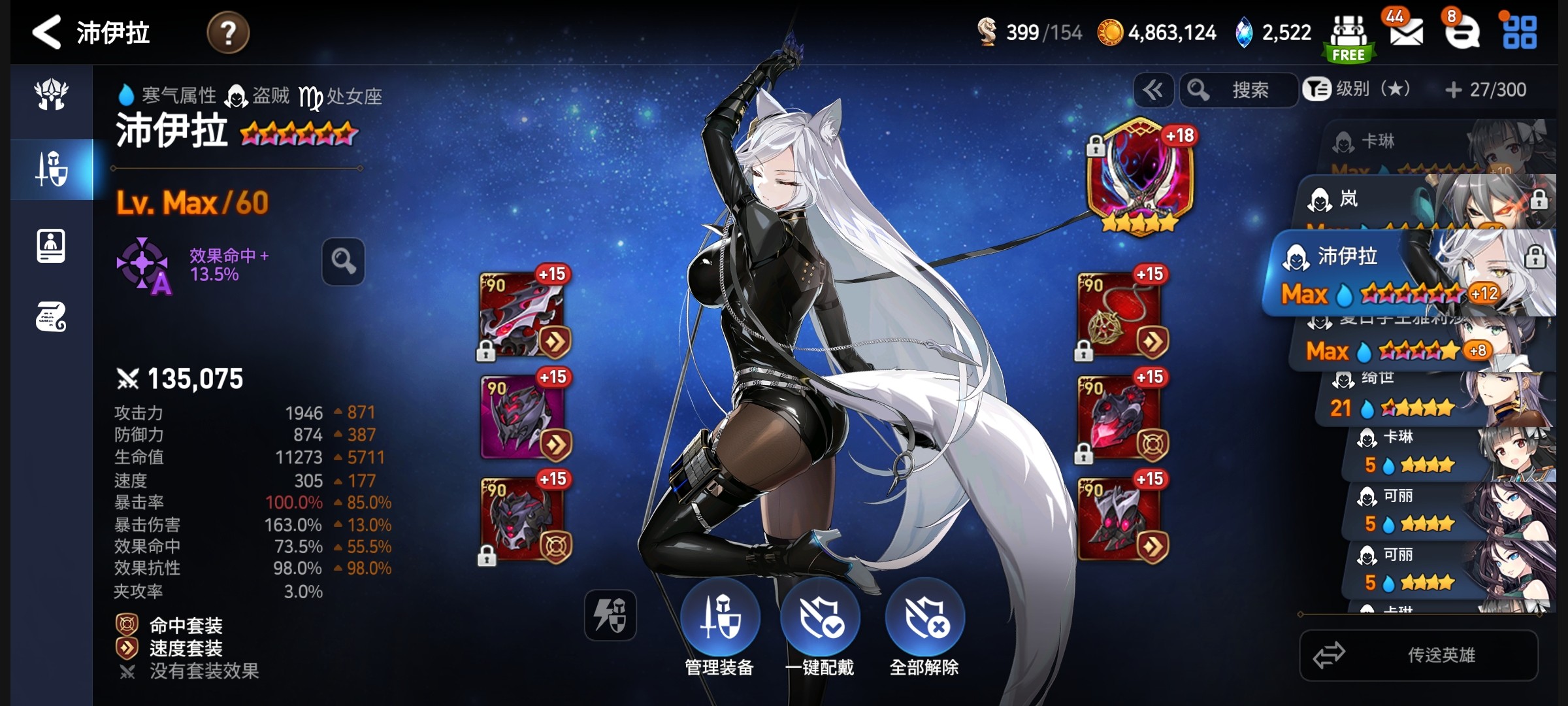Open the question mark help button
Viewport: 1568px width, 706px height.
[x=228, y=33]
